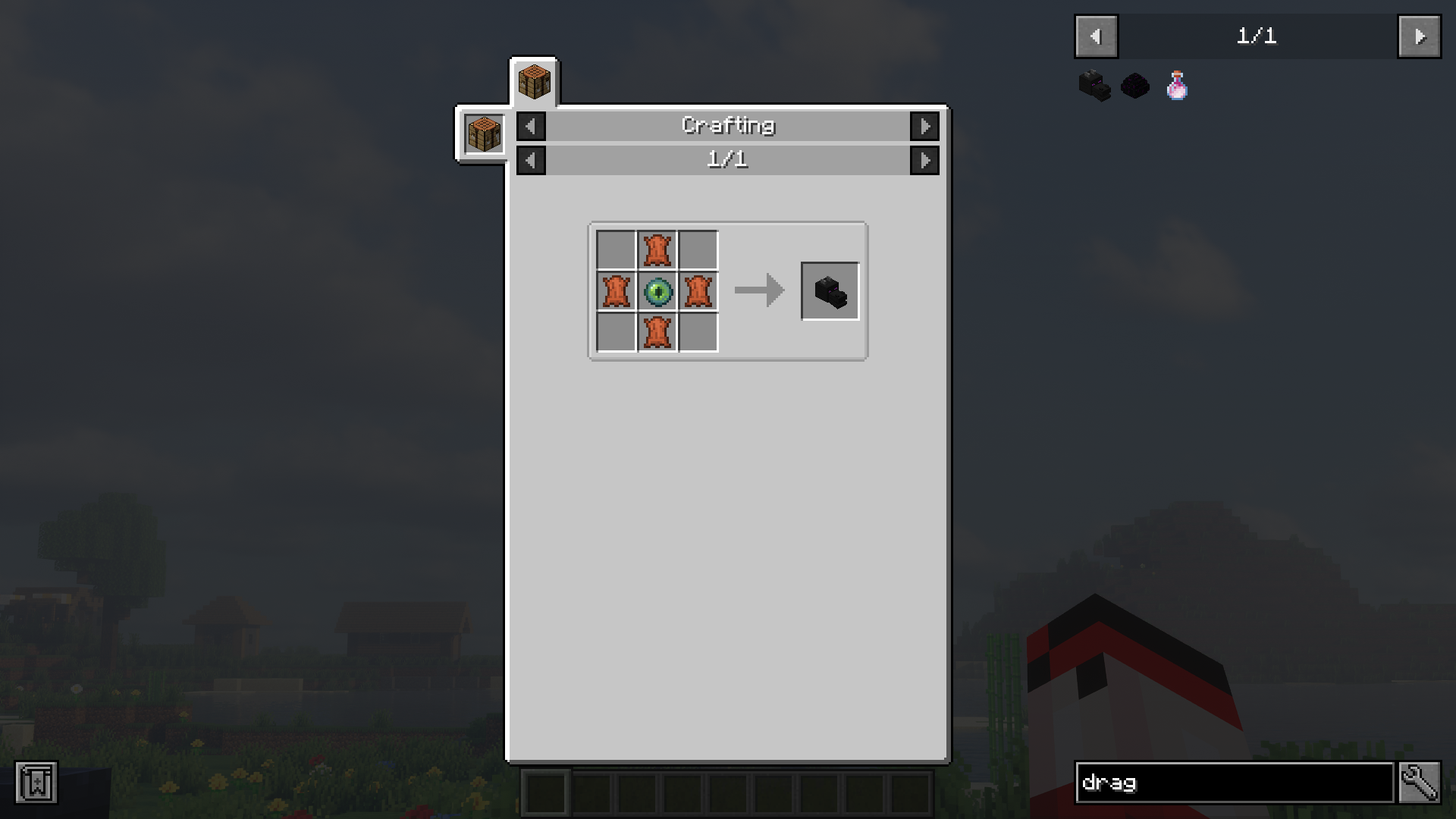1456x819 pixels.
Task: Click the recipe output item slot
Action: coord(830,291)
